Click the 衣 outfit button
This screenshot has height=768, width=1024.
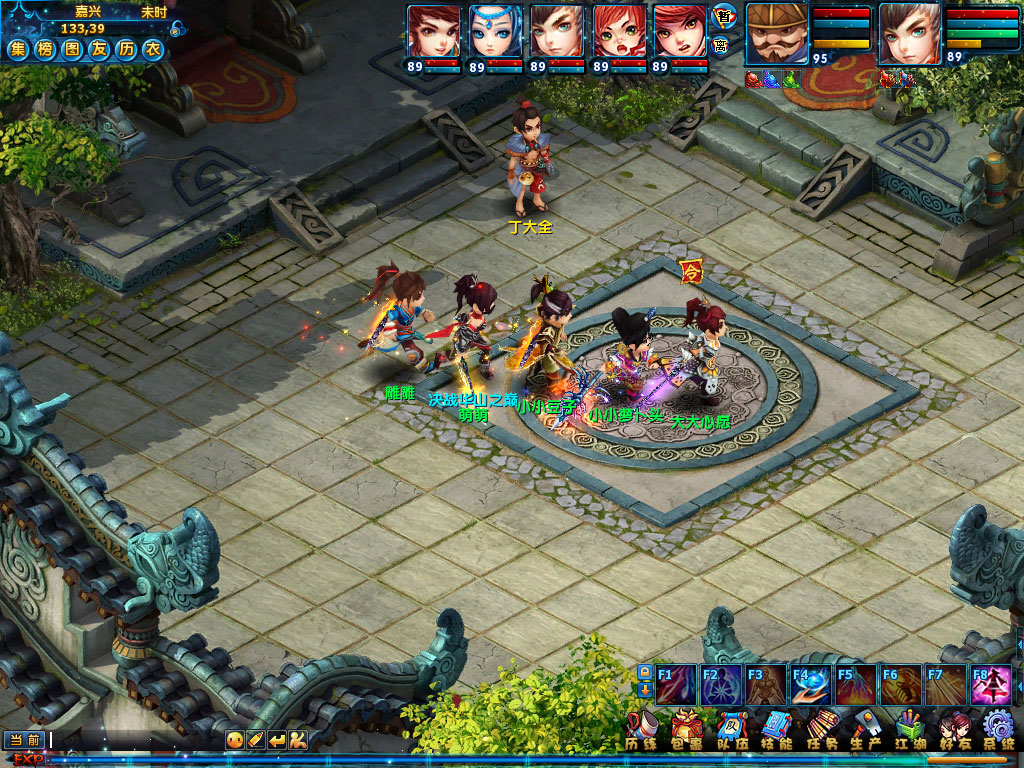[x=152, y=49]
